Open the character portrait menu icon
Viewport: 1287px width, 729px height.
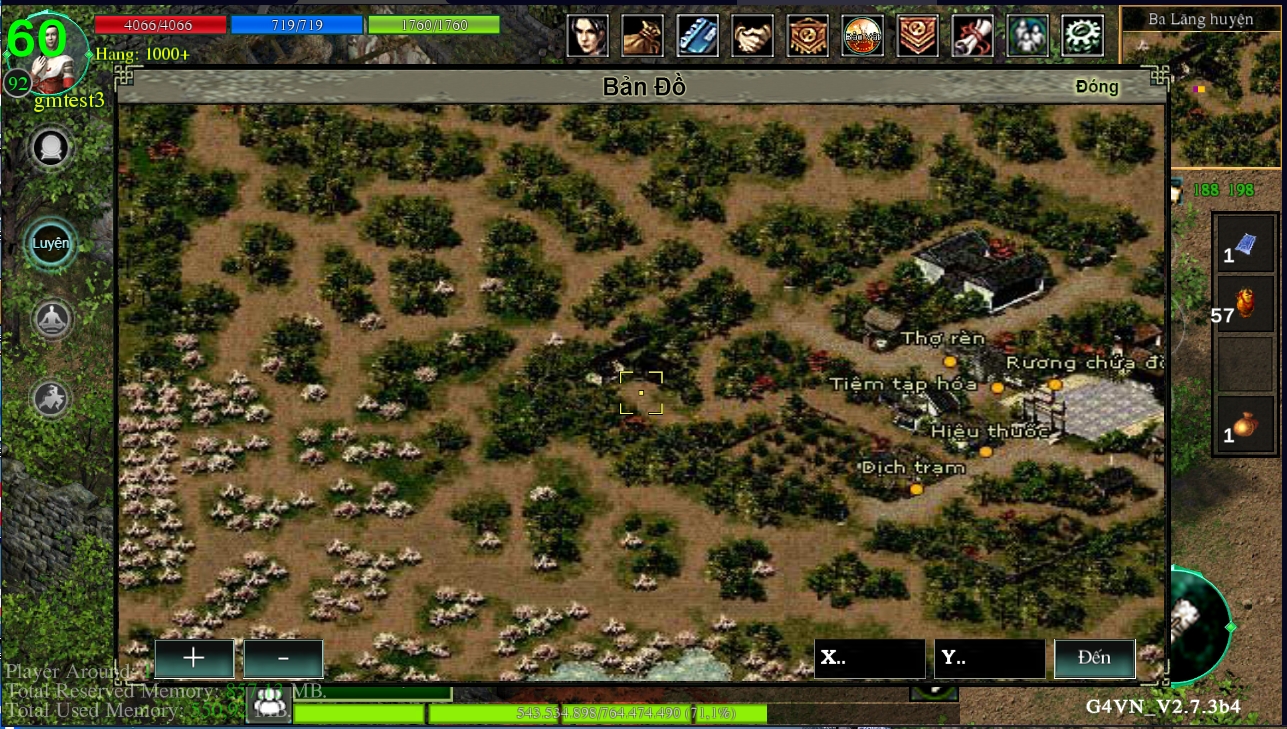pos(588,35)
